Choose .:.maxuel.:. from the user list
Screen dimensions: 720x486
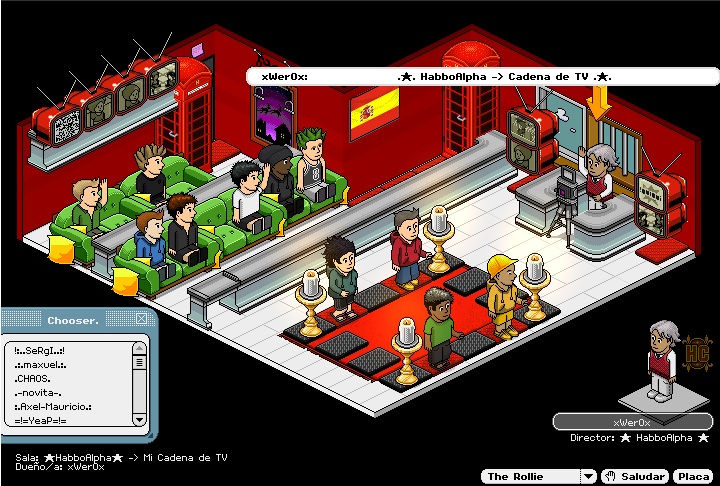(x=42, y=365)
